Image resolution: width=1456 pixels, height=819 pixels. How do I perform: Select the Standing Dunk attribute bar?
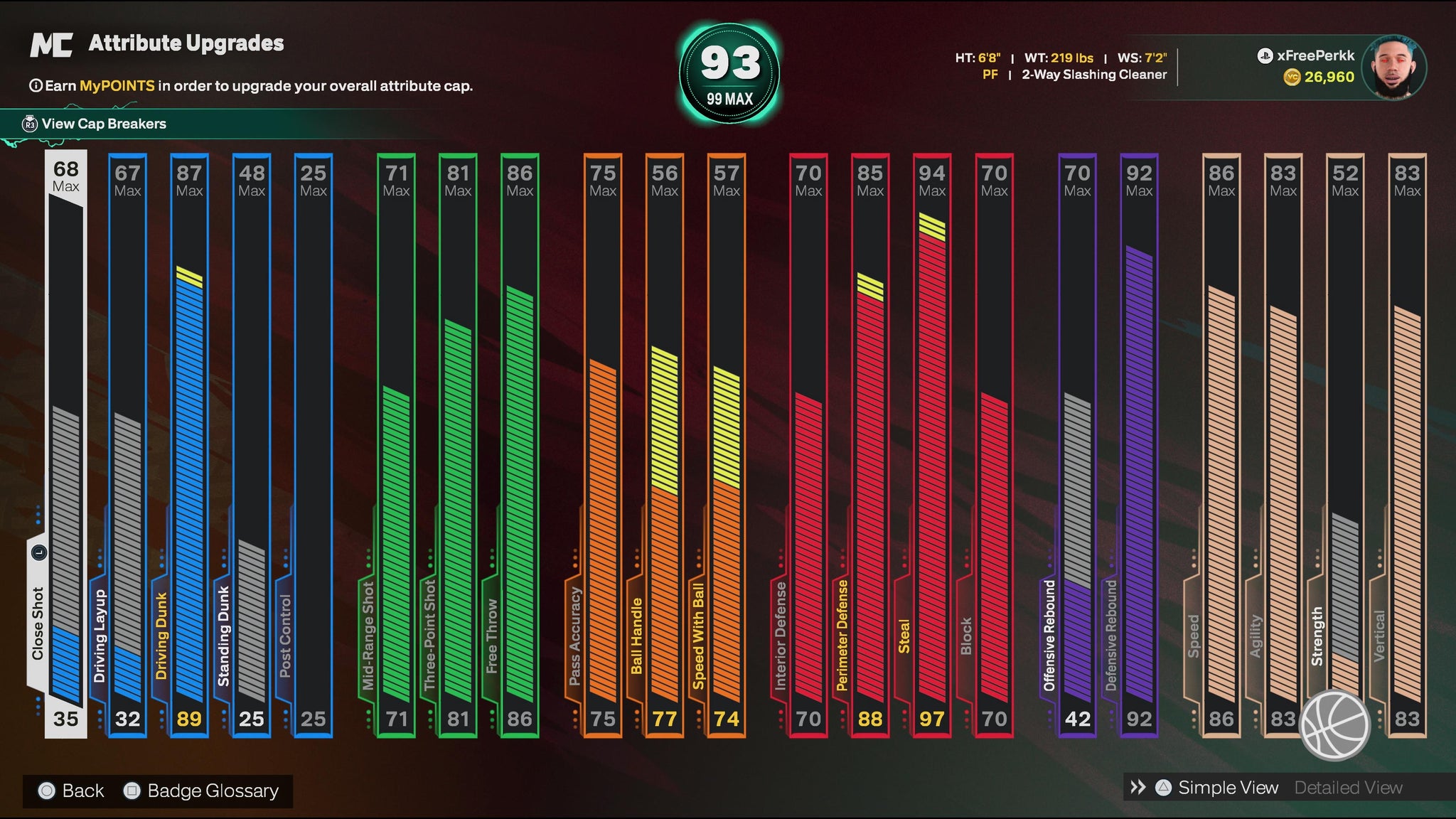pyautogui.click(x=252, y=444)
